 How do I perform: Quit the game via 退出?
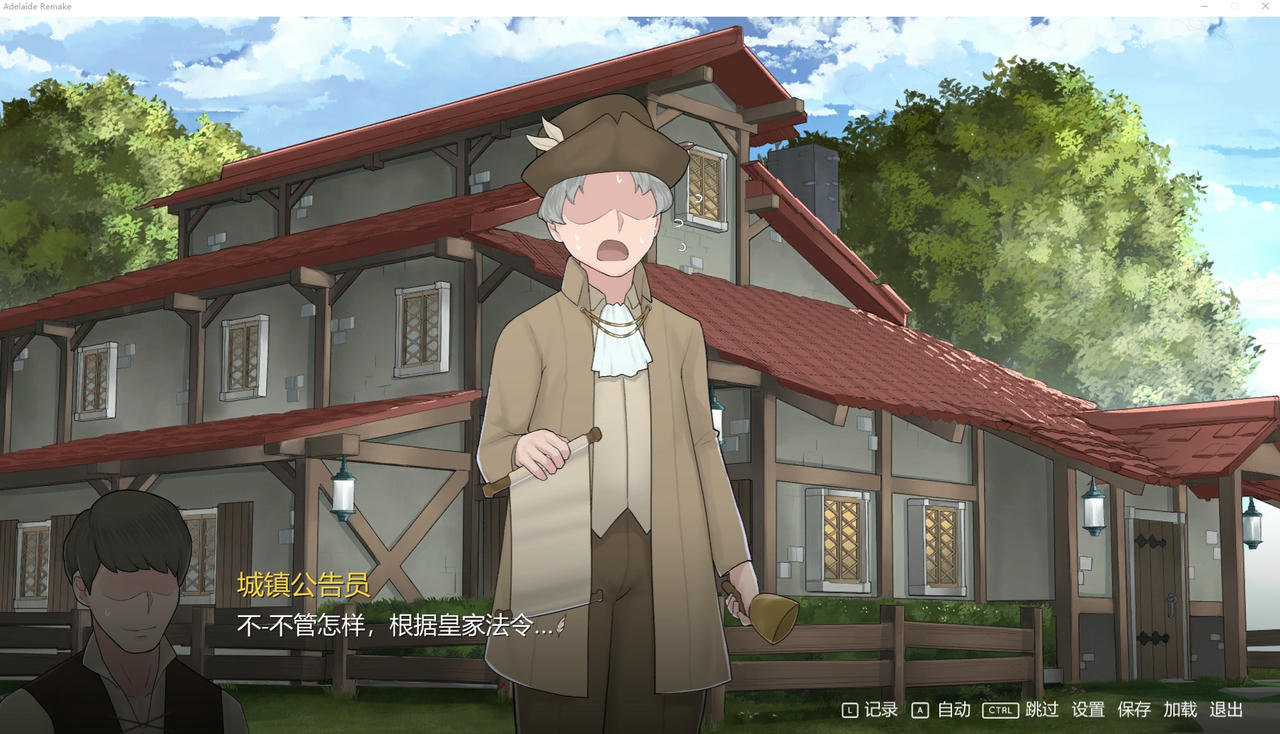1226,710
